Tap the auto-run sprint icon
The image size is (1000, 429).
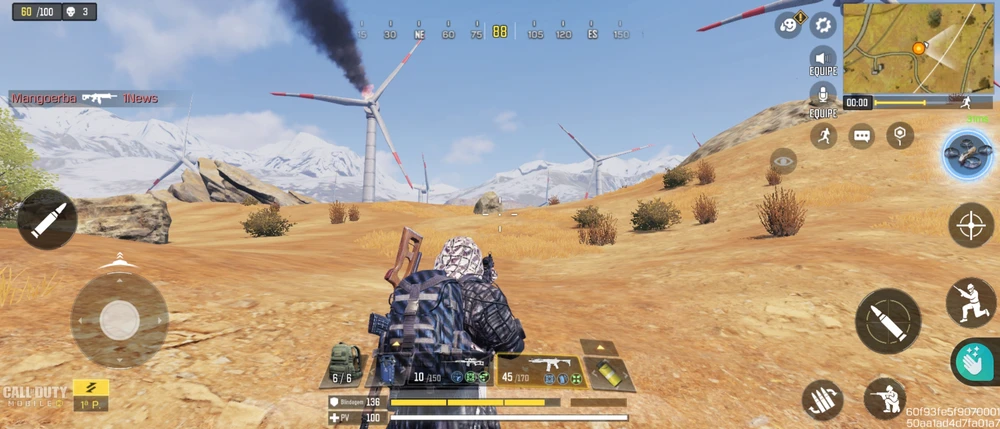click(x=824, y=136)
